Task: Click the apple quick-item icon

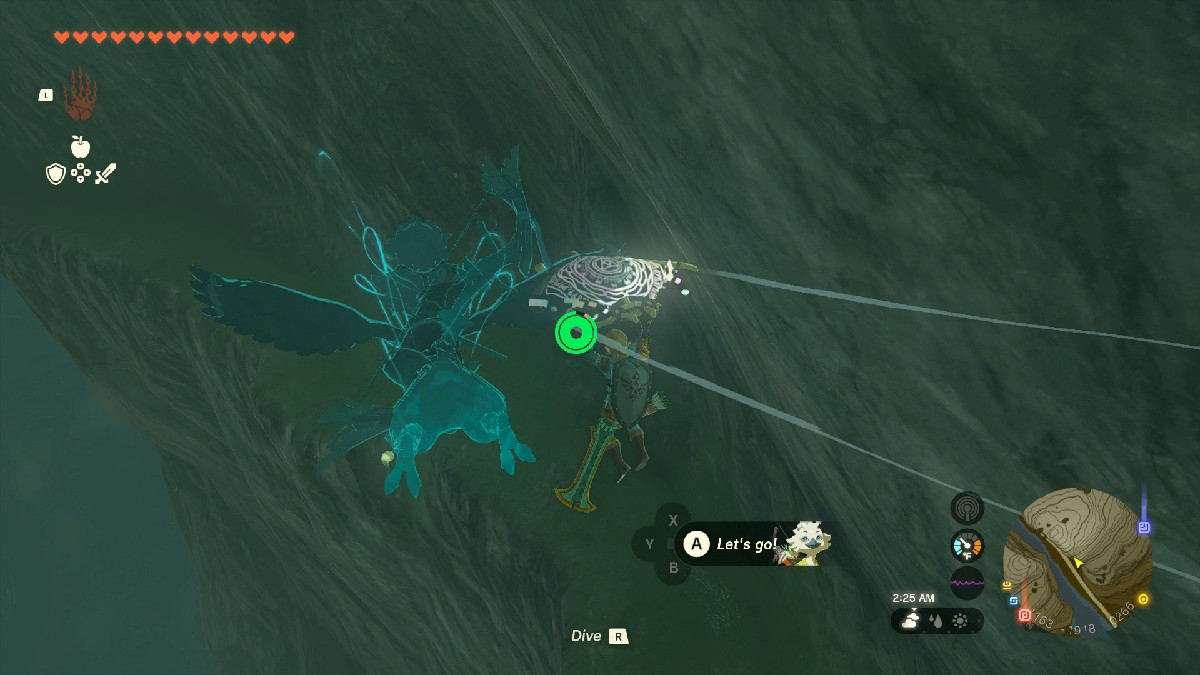Action: pos(80,147)
